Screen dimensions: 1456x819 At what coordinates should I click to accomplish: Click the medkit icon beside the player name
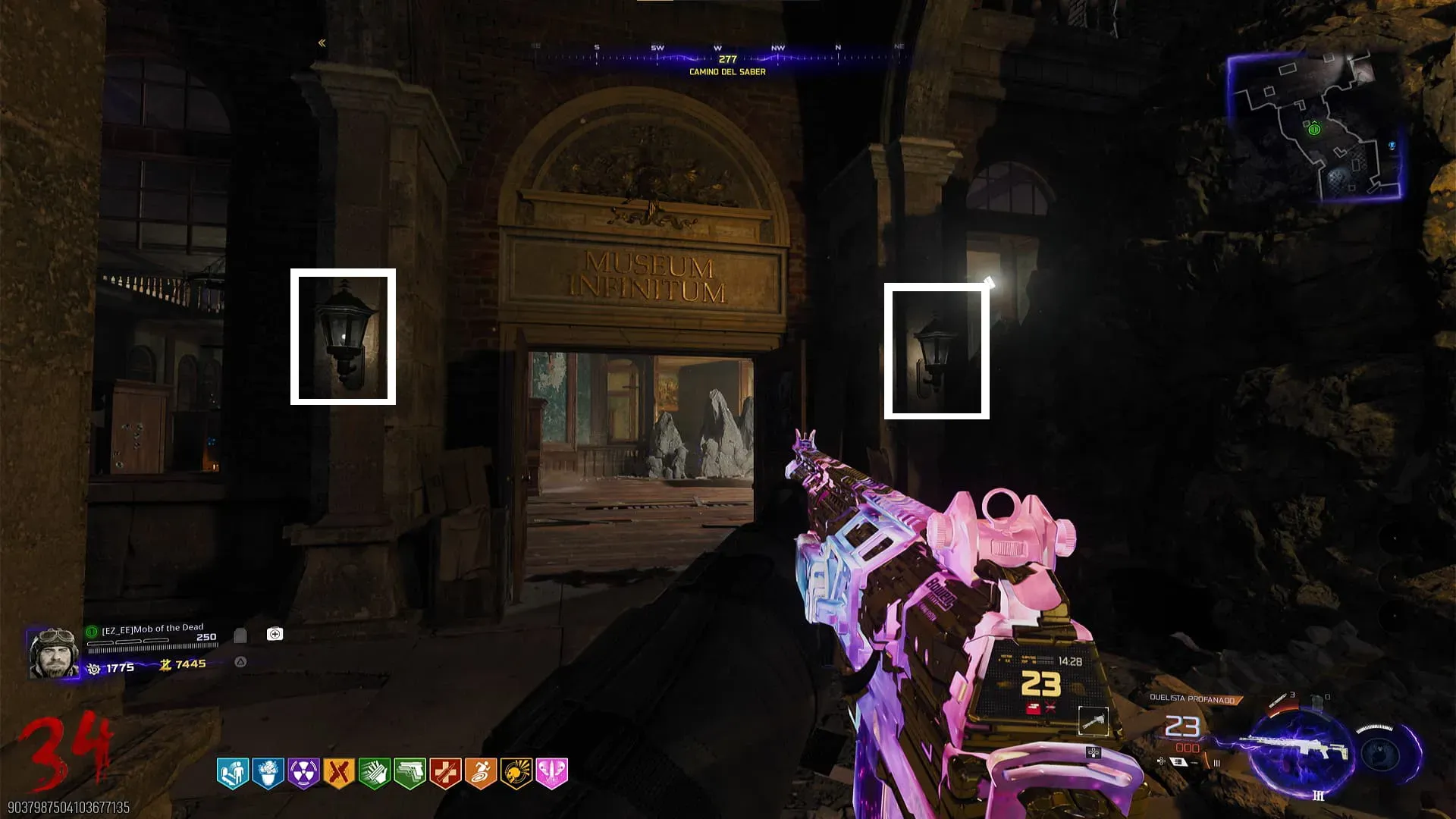[275, 634]
